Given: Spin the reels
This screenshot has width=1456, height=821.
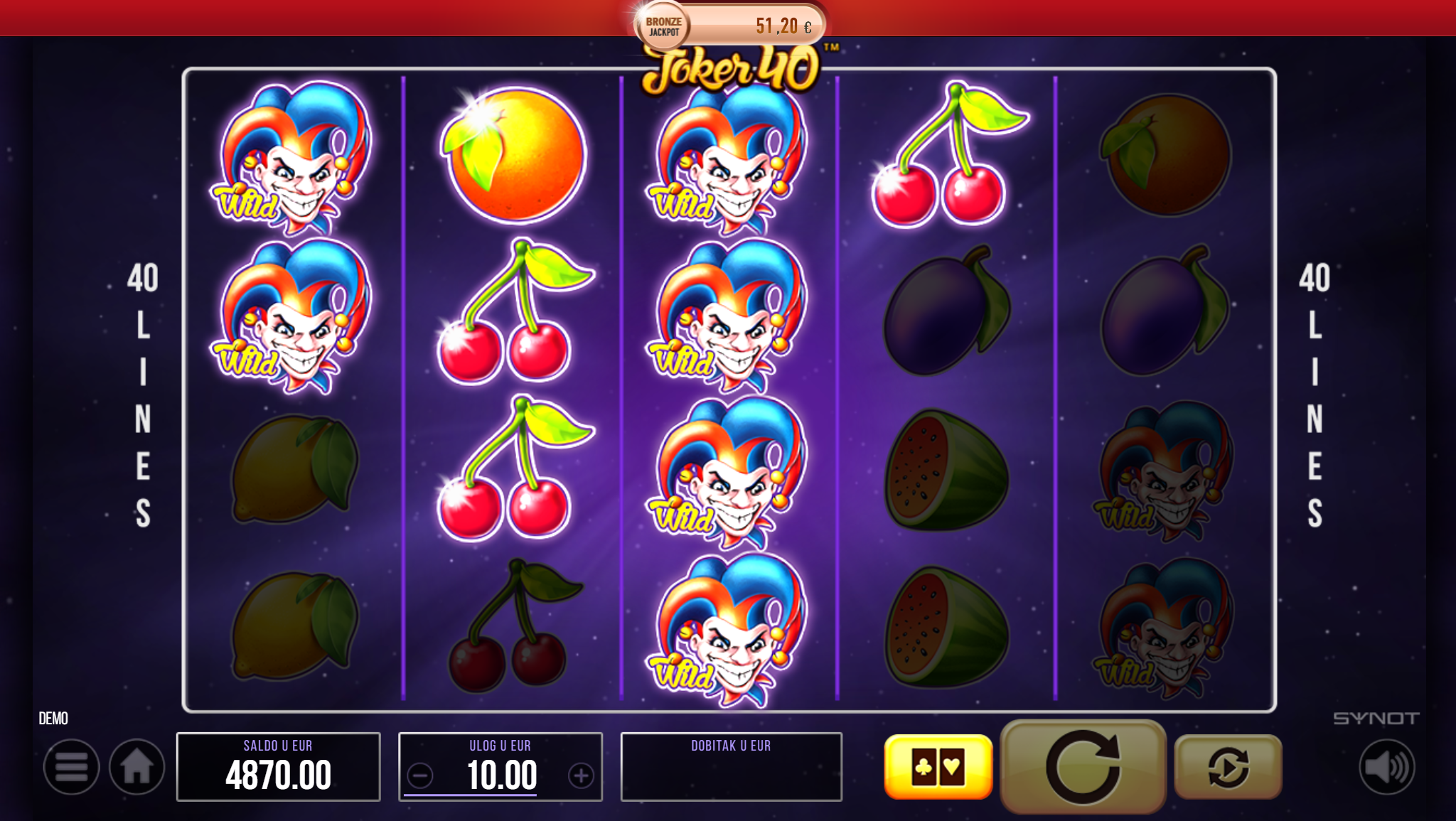Looking at the screenshot, I should click(x=1083, y=767).
